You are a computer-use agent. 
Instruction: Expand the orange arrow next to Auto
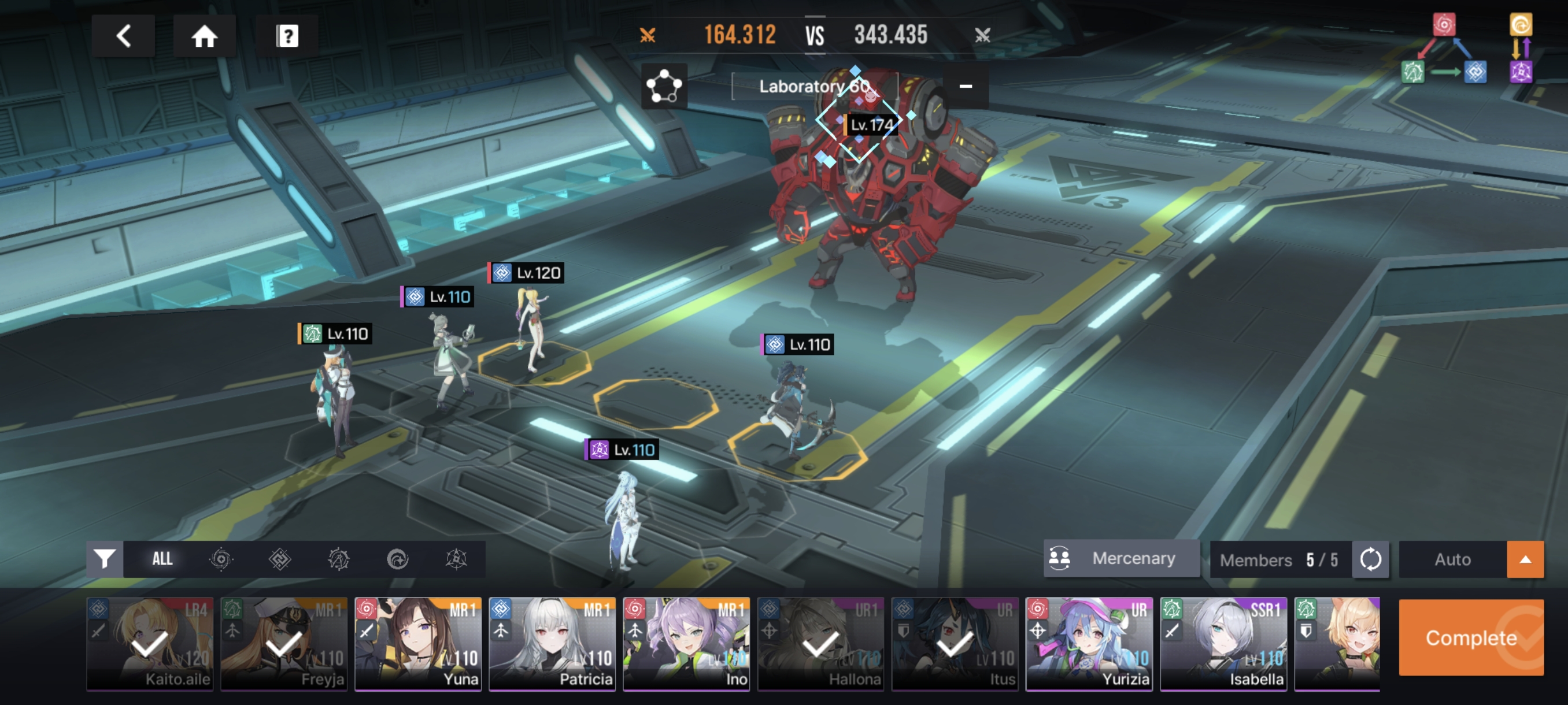(1525, 559)
